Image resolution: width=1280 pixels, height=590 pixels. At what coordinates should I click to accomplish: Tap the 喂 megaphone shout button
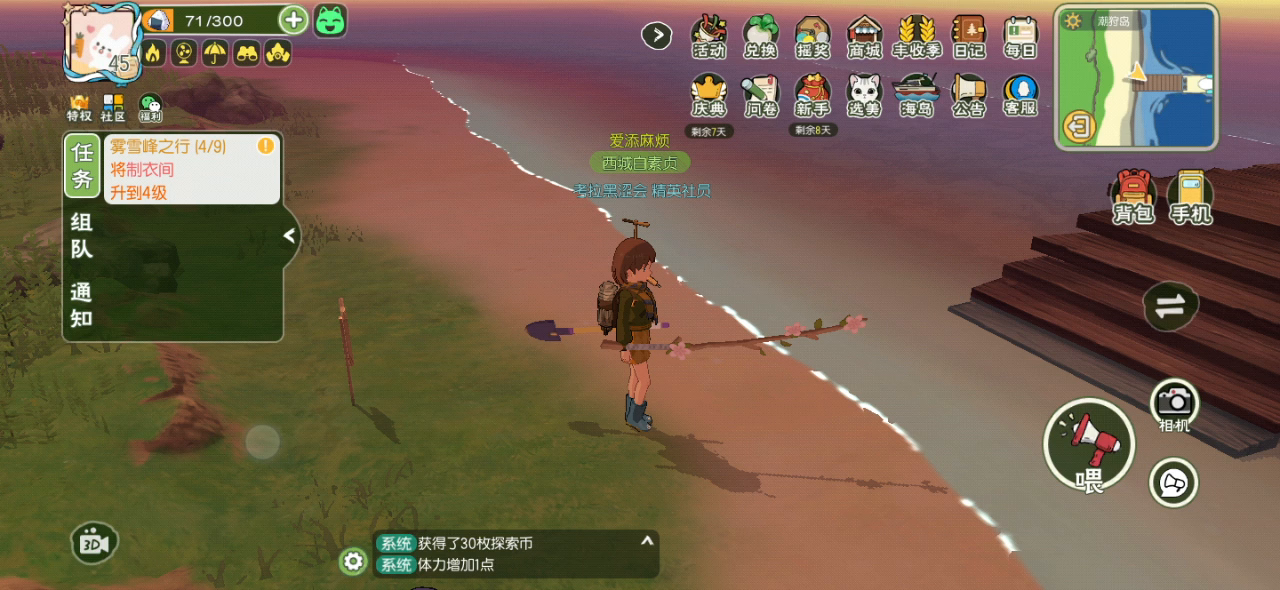[x=1089, y=445]
